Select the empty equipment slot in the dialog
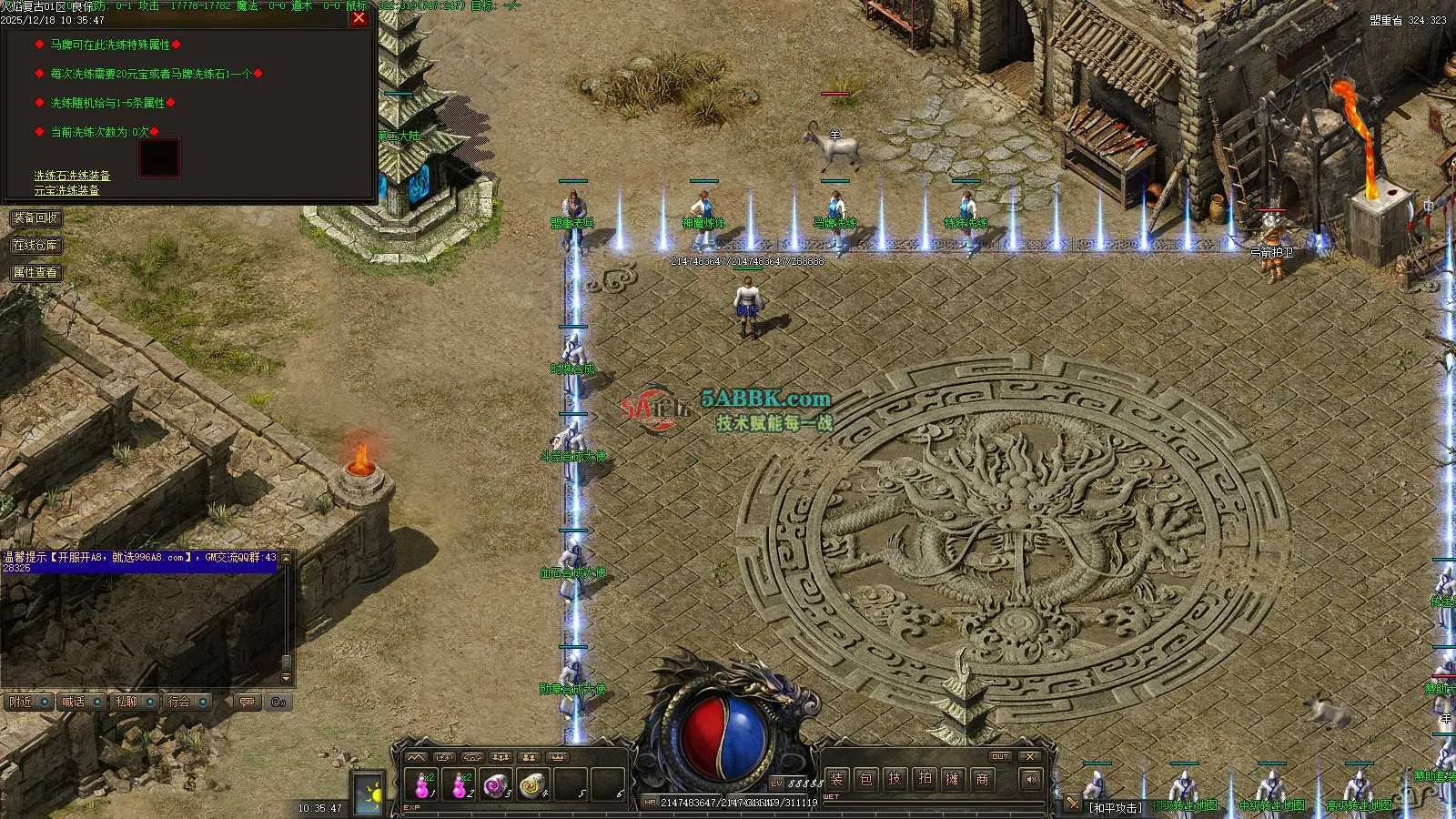1456x819 pixels. pos(158,158)
